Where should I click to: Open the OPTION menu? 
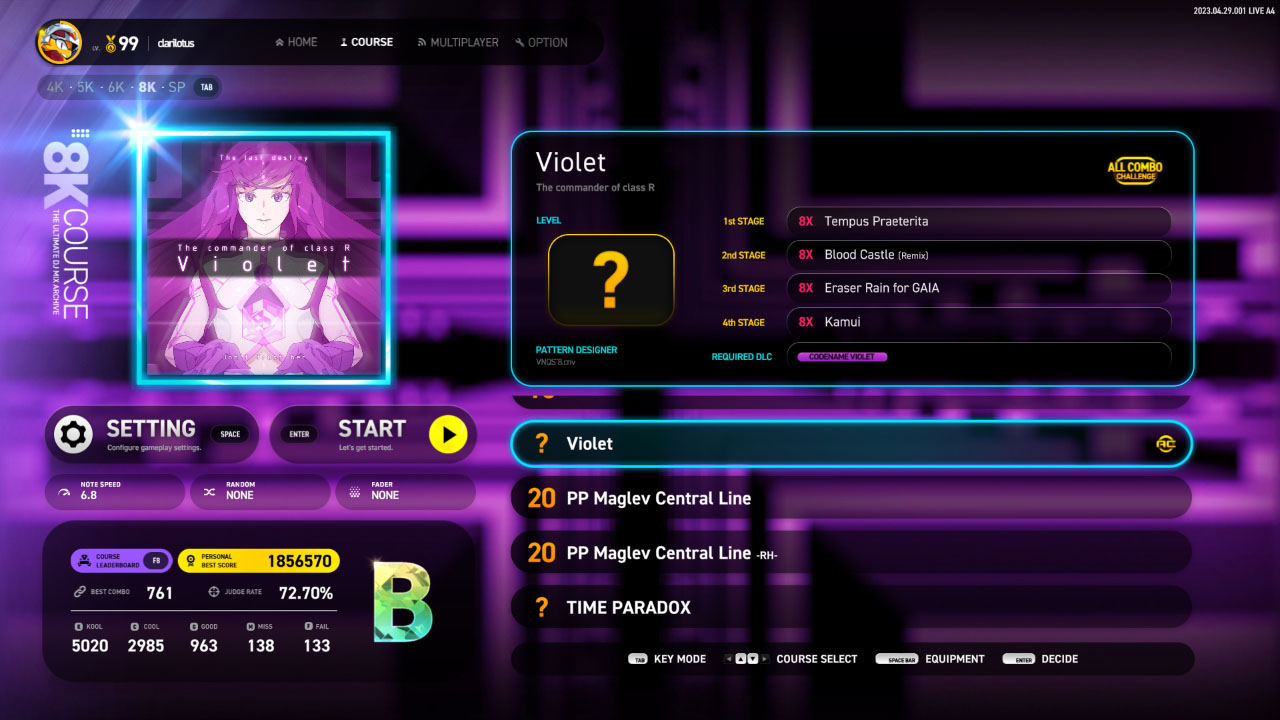(541, 42)
